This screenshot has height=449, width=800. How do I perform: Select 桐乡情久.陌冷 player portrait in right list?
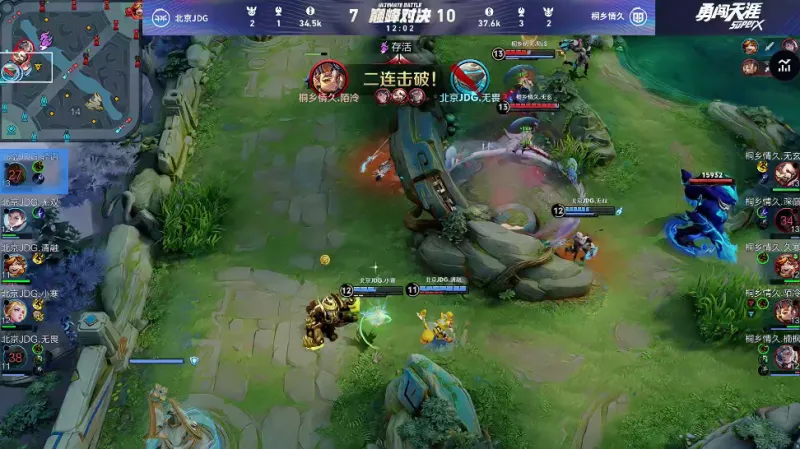pos(786,313)
